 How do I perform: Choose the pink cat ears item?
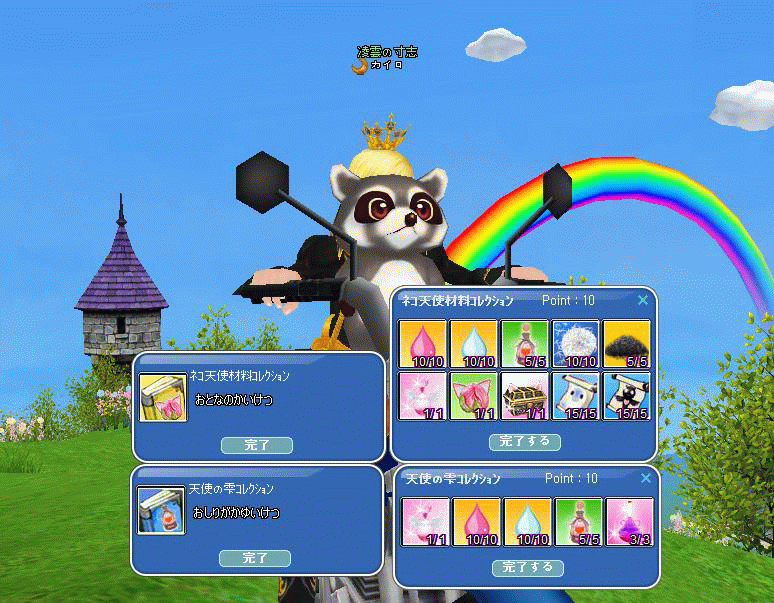click(474, 396)
